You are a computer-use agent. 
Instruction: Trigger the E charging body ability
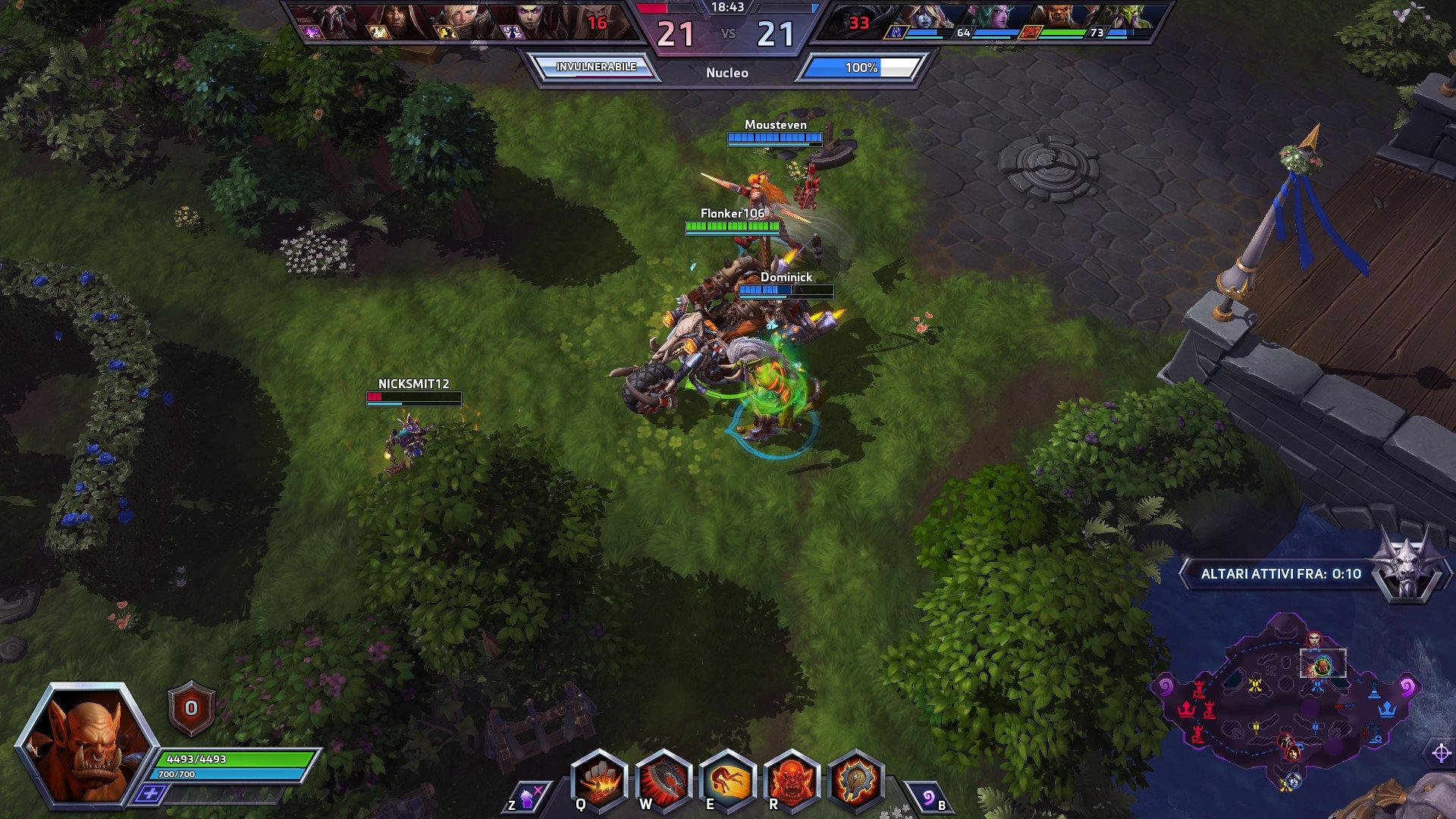[728, 781]
